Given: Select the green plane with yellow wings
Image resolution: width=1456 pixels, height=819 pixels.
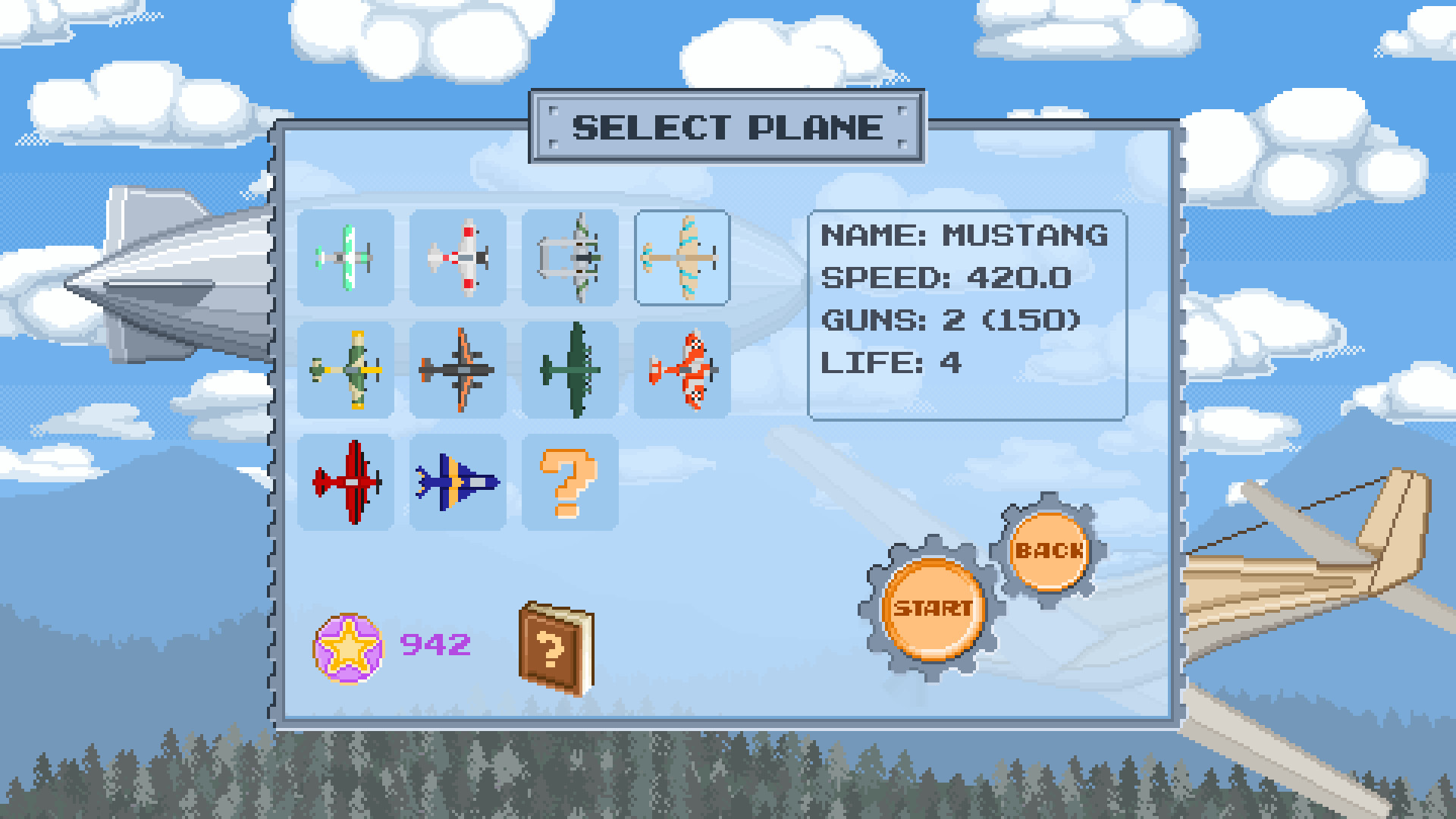Looking at the screenshot, I should tap(346, 371).
